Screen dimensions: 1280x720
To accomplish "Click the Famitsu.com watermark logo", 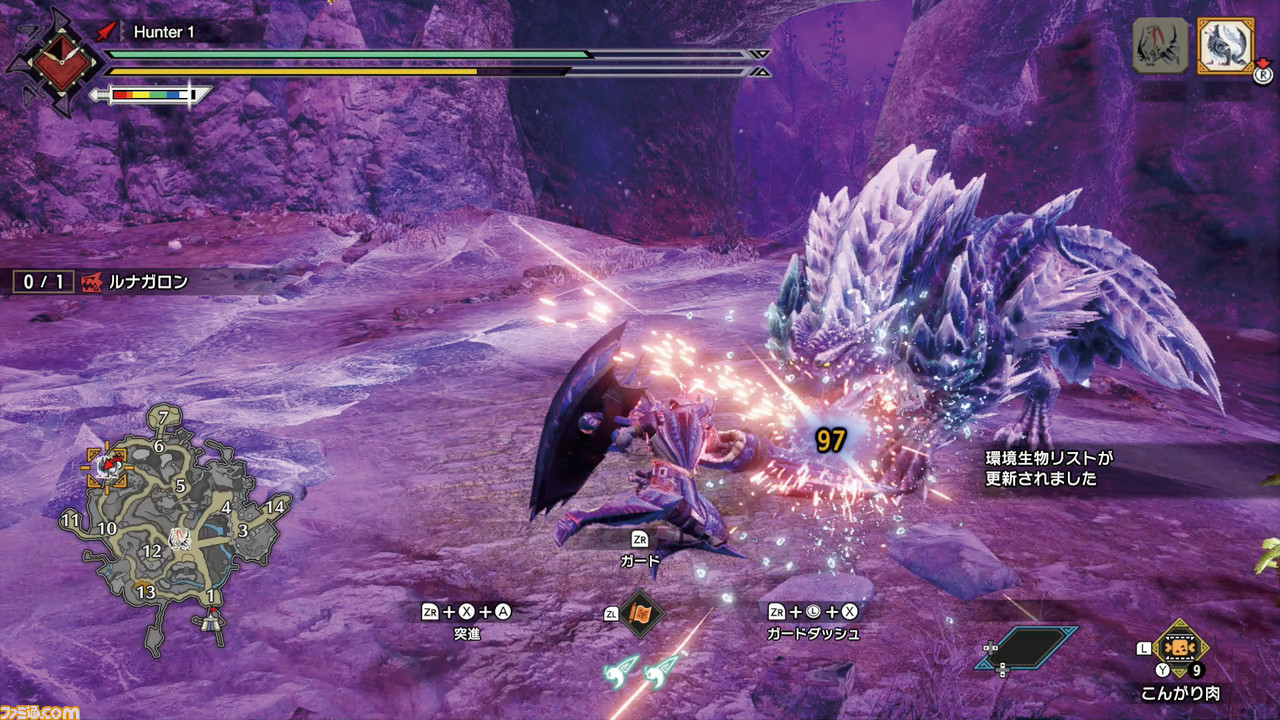I will tap(40, 709).
